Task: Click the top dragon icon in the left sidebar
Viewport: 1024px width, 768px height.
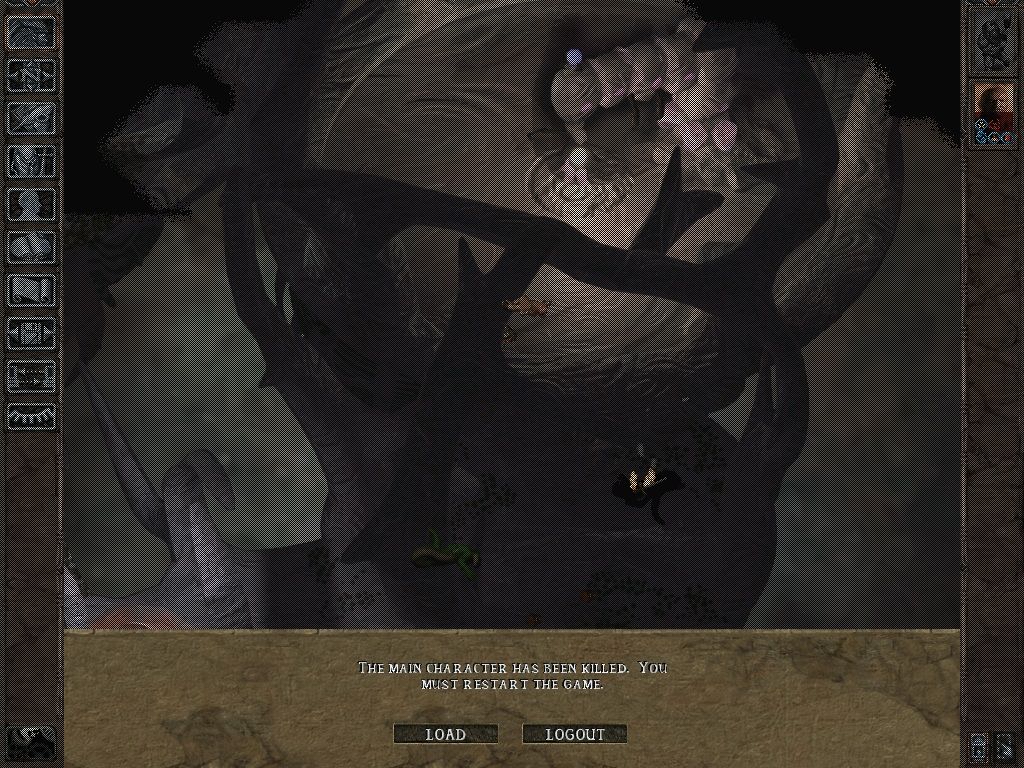Action: (32, 33)
